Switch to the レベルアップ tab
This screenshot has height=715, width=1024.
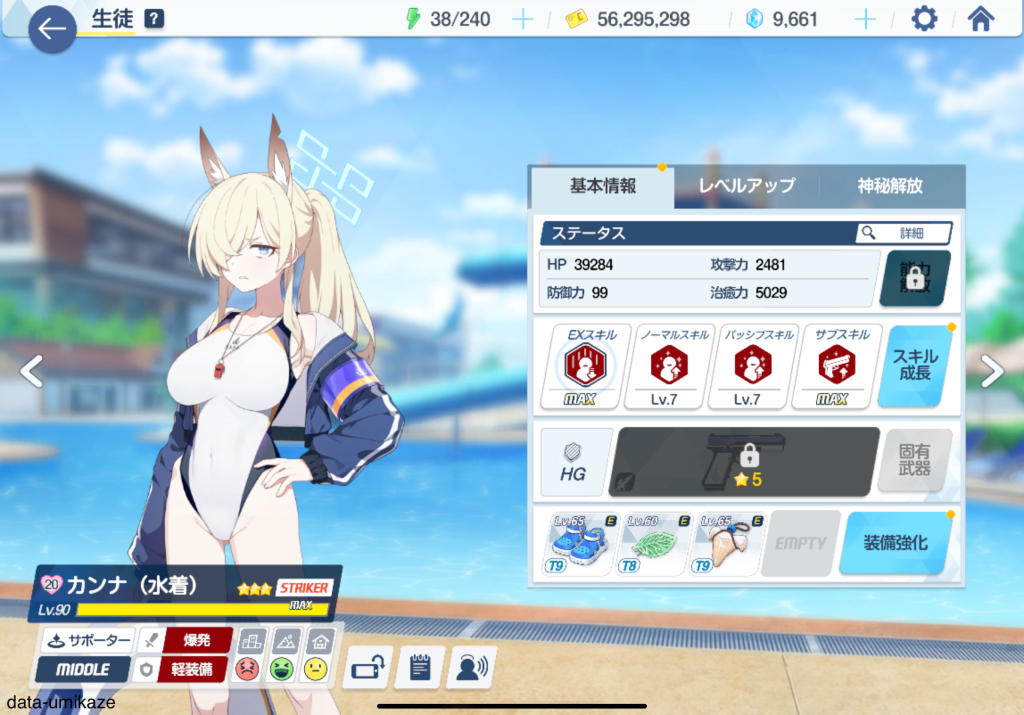coord(746,186)
